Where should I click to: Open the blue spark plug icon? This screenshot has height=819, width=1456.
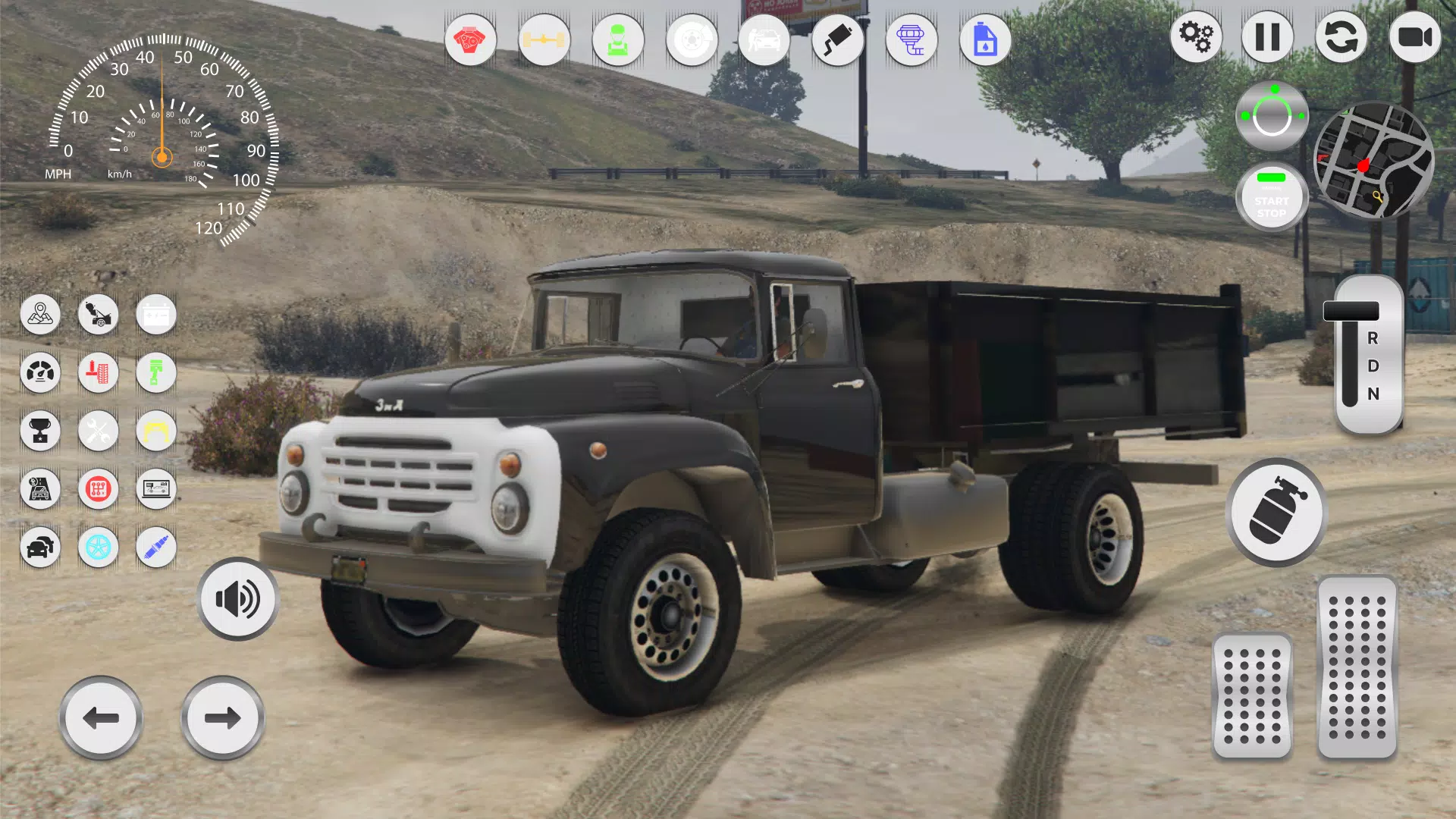156,548
